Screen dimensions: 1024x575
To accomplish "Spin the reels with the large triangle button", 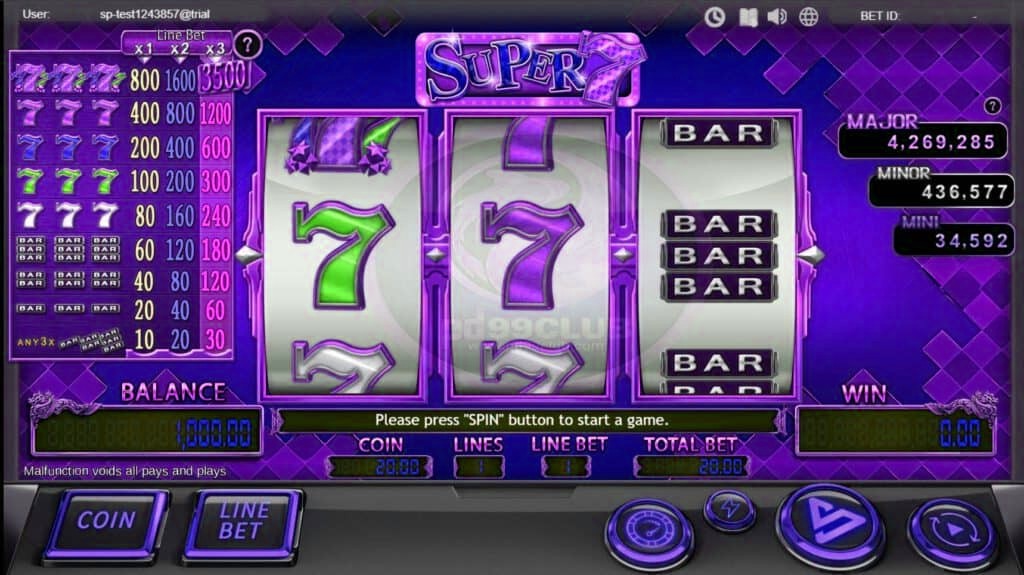I will (829, 527).
